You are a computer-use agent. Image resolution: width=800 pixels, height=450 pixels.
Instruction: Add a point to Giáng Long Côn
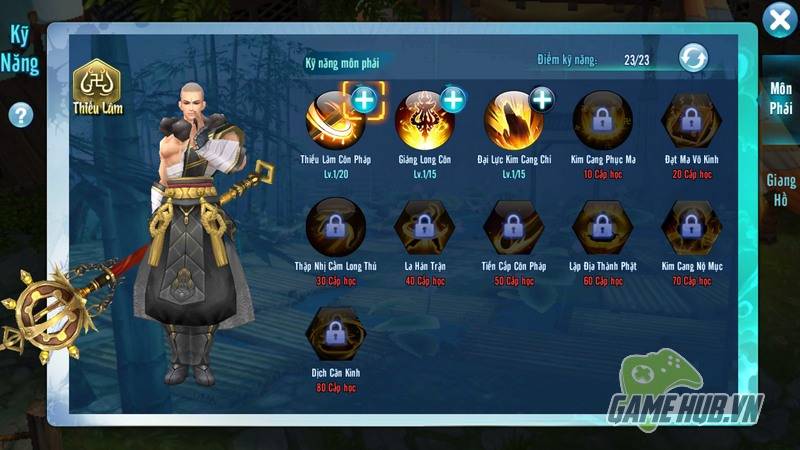pyautogui.click(x=453, y=99)
